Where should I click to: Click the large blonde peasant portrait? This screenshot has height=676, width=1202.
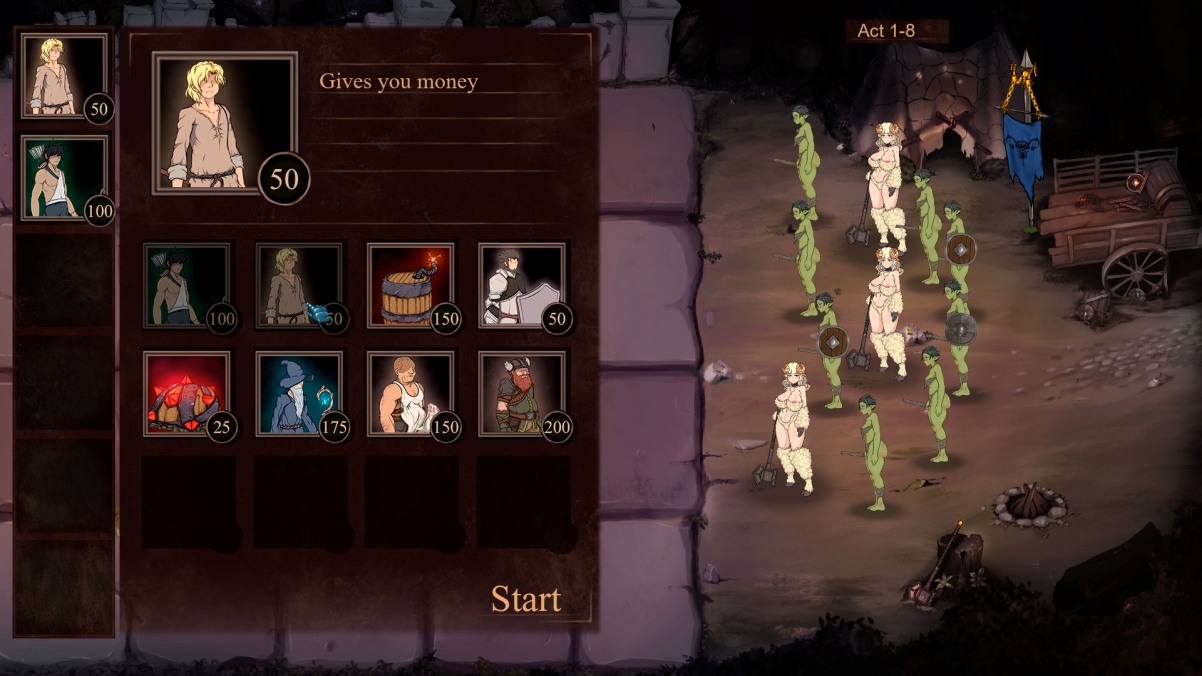(224, 122)
